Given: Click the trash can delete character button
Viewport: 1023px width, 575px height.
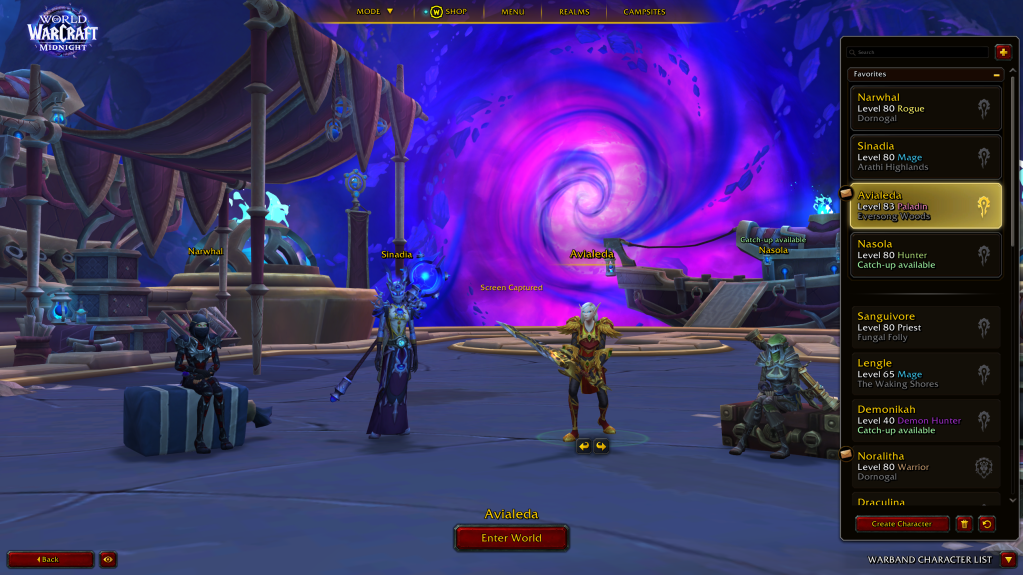Looking at the screenshot, I should click(x=964, y=524).
